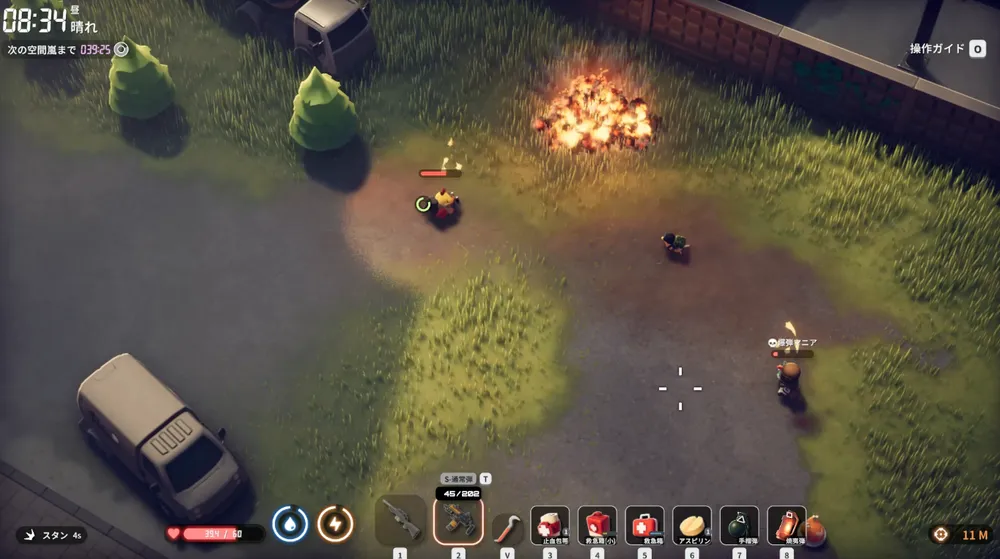The height and width of the screenshot is (559, 1000).
Task: Select the rifle in weapon slot 1
Action: click(x=400, y=521)
